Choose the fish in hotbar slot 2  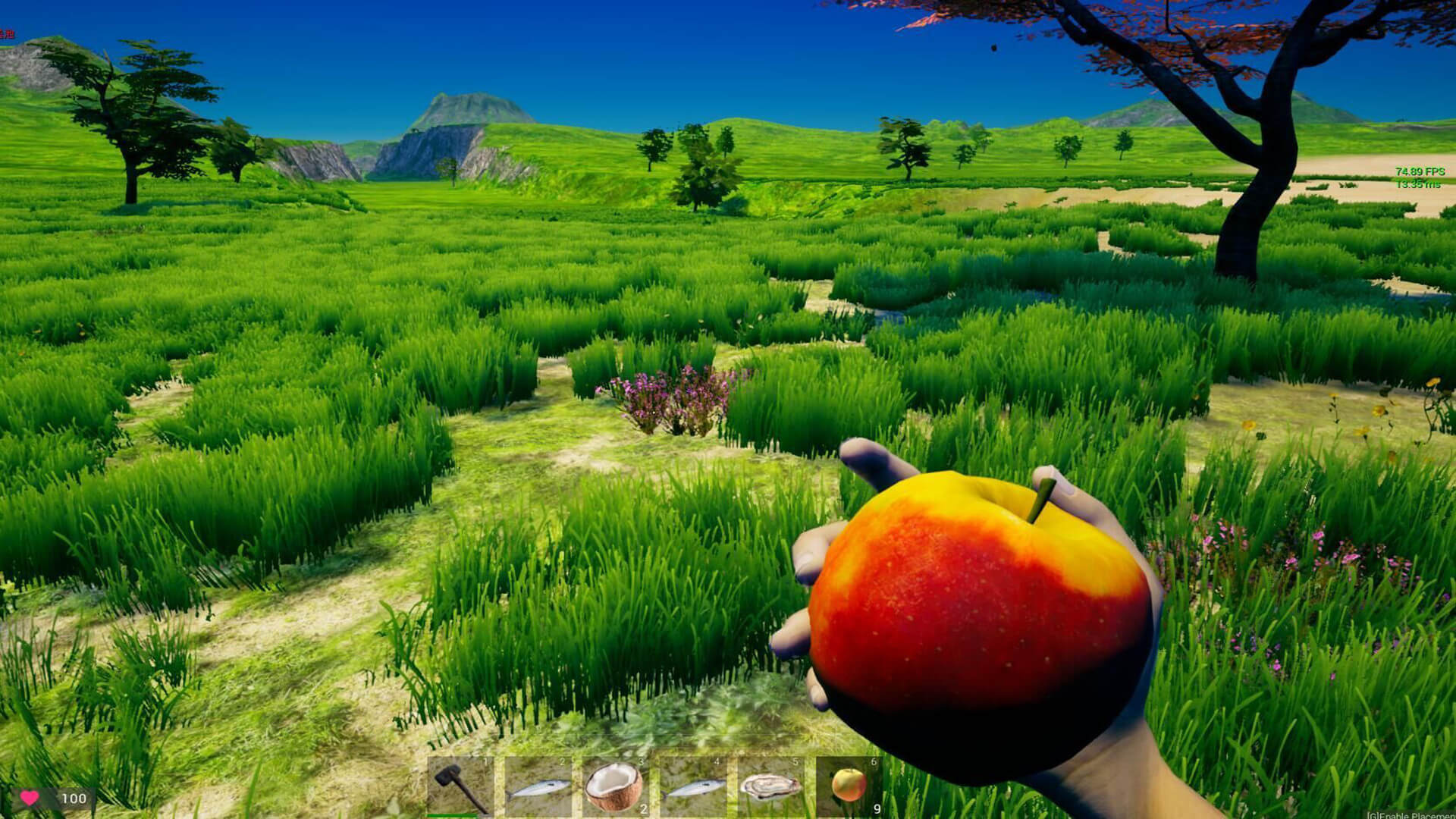coord(538,786)
